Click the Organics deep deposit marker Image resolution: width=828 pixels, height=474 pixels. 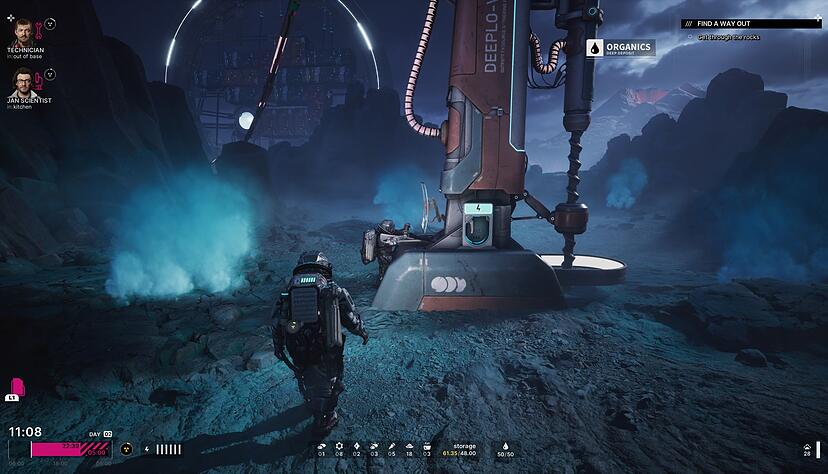click(620, 48)
